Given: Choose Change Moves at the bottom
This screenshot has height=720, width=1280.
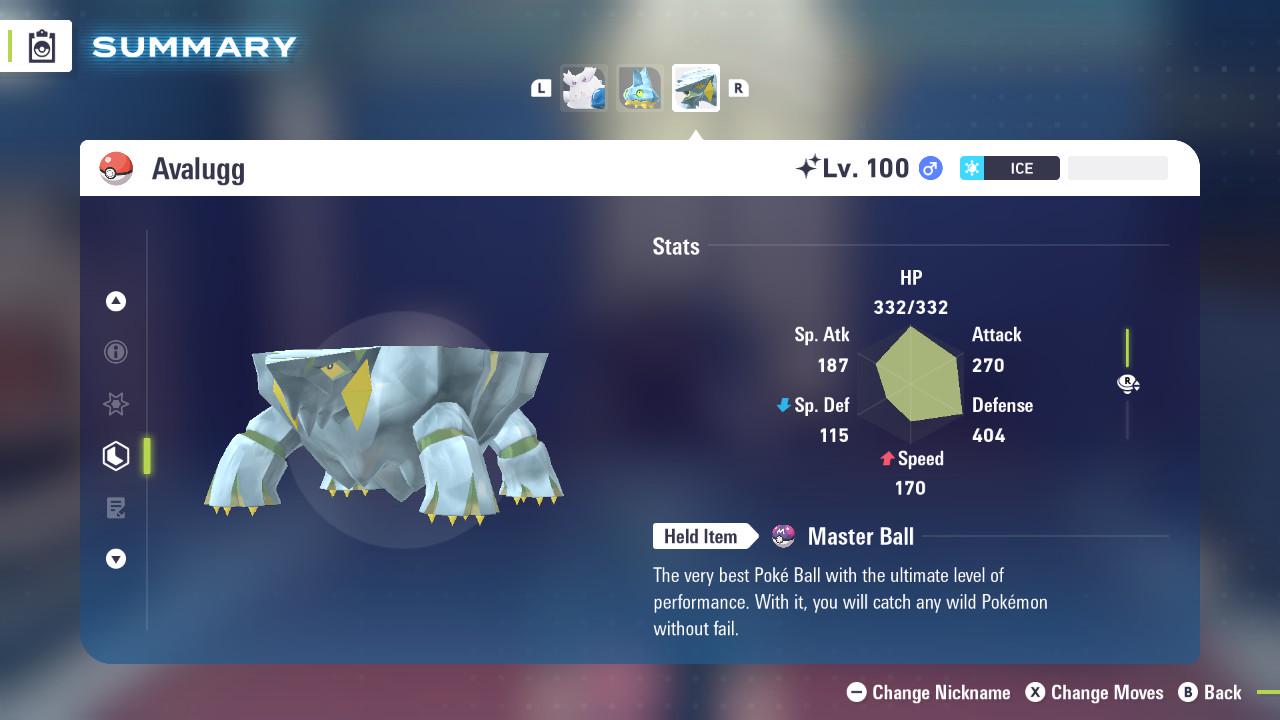Looking at the screenshot, I should pyautogui.click(x=1096, y=692).
